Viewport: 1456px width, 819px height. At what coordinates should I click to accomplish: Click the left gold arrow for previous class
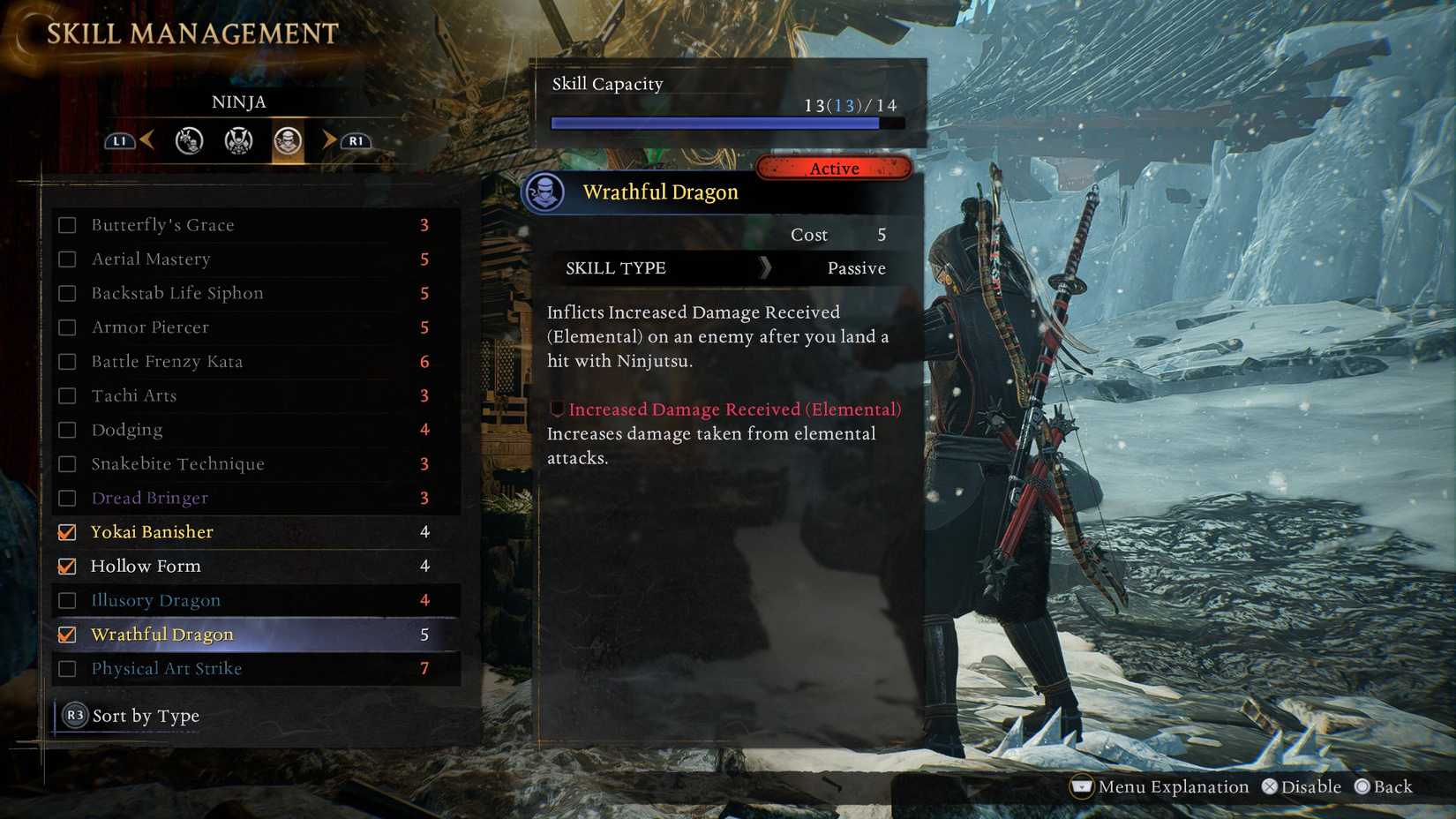click(146, 139)
